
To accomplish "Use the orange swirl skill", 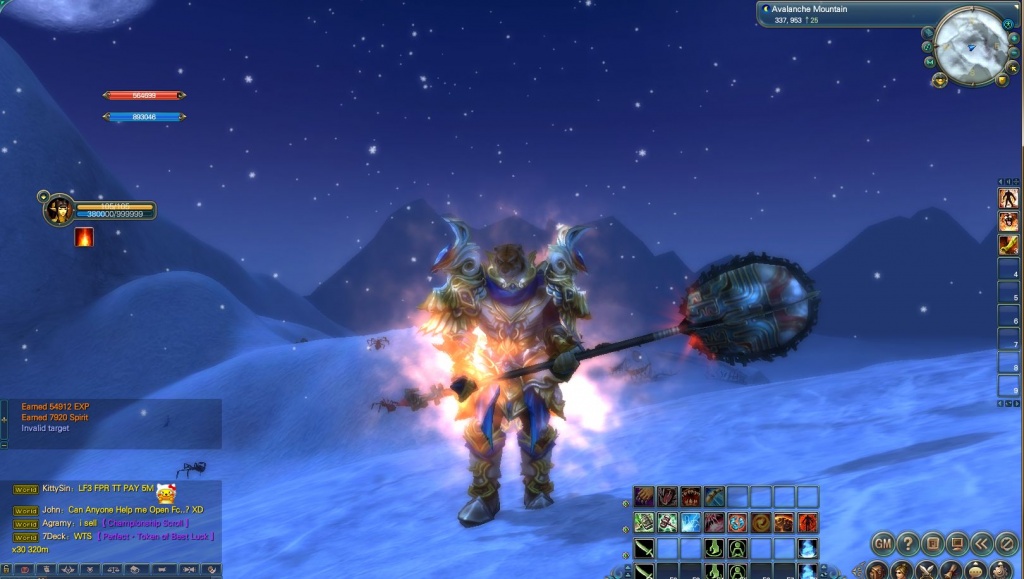I will pos(761,522).
